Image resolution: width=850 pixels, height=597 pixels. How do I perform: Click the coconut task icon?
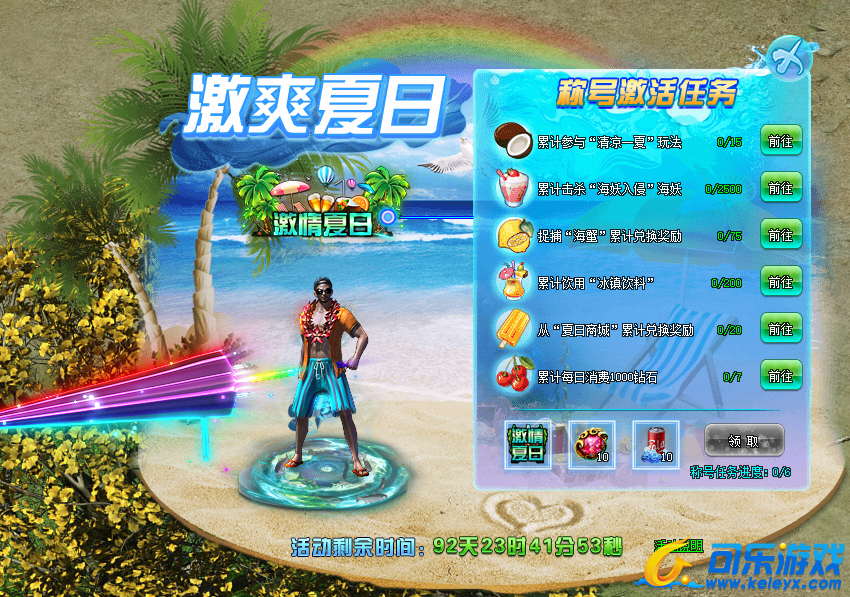515,140
